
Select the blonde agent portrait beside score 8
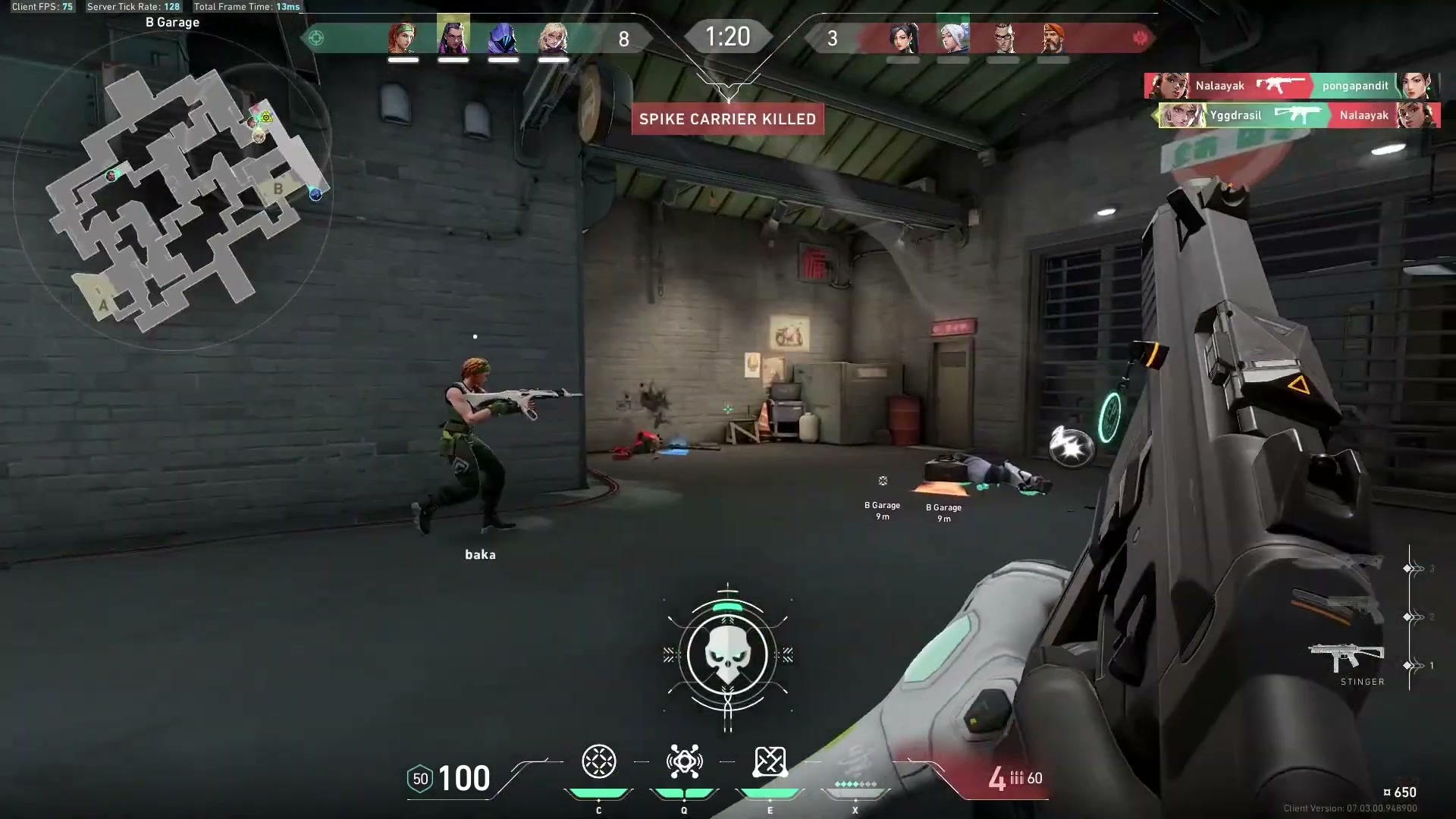pos(553,38)
